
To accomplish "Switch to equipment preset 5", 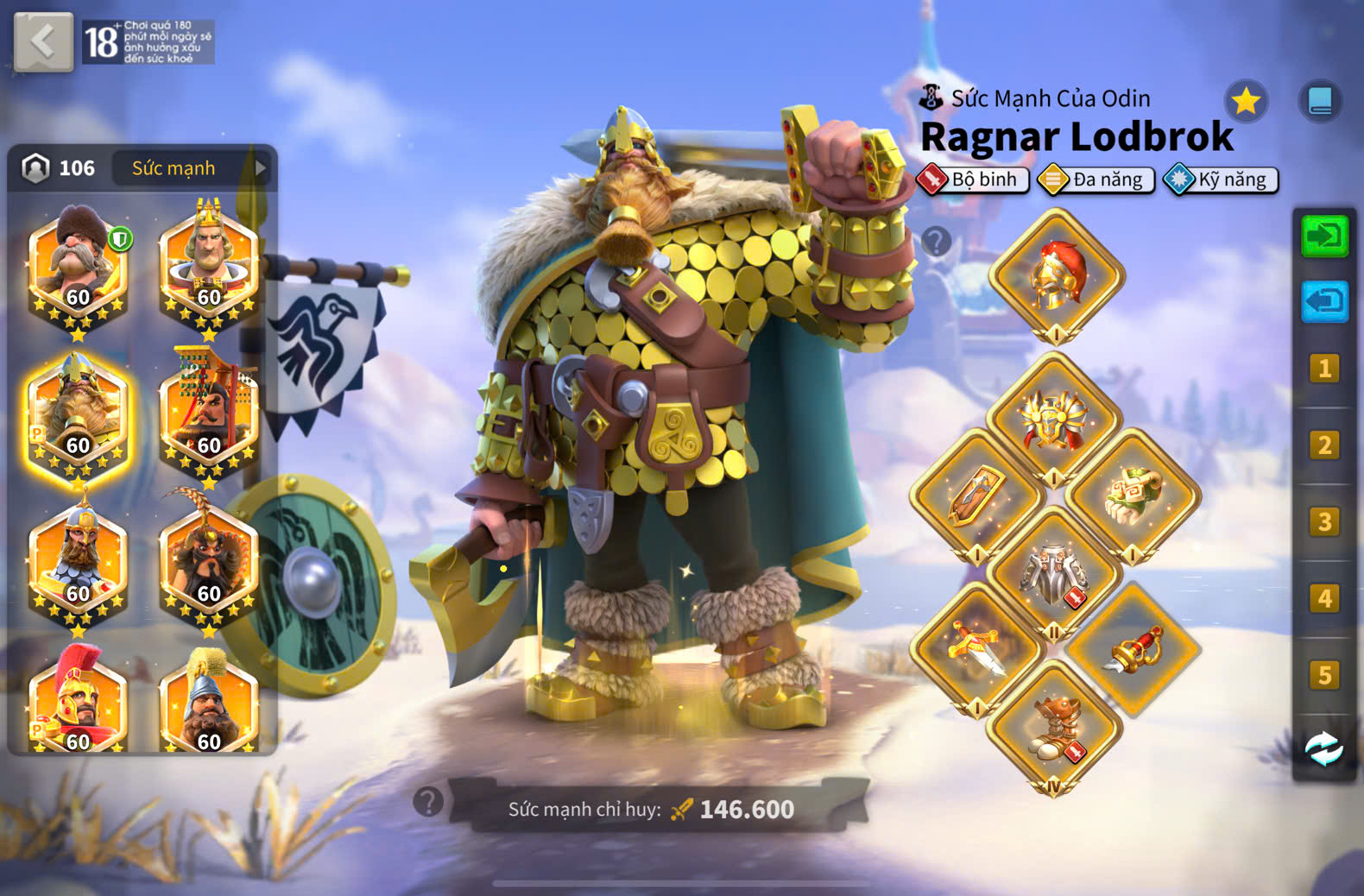I will point(1324,675).
